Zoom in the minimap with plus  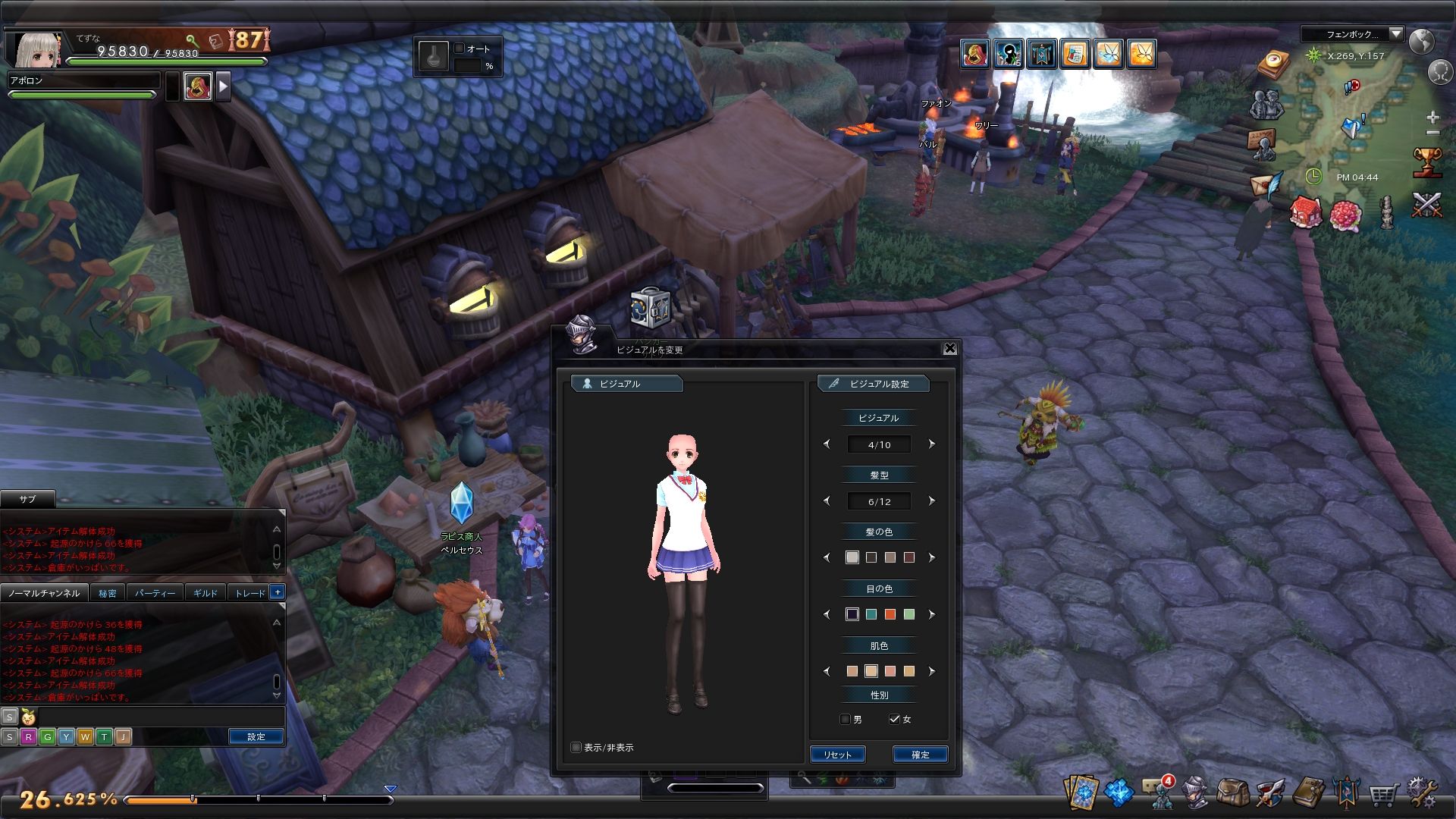coord(1432,118)
